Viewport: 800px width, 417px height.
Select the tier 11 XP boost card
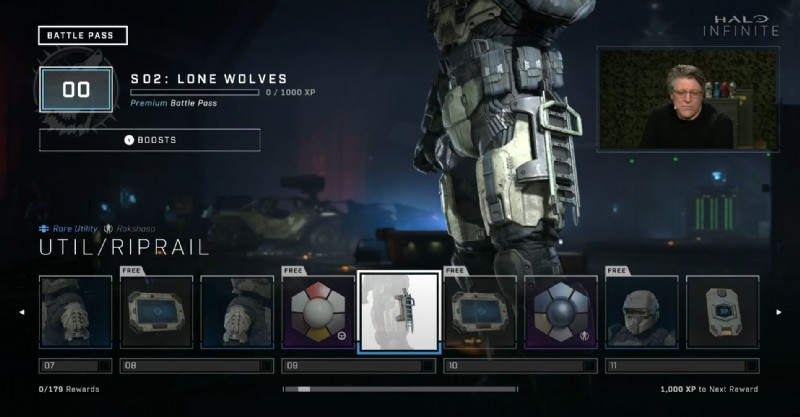[x=722, y=312]
